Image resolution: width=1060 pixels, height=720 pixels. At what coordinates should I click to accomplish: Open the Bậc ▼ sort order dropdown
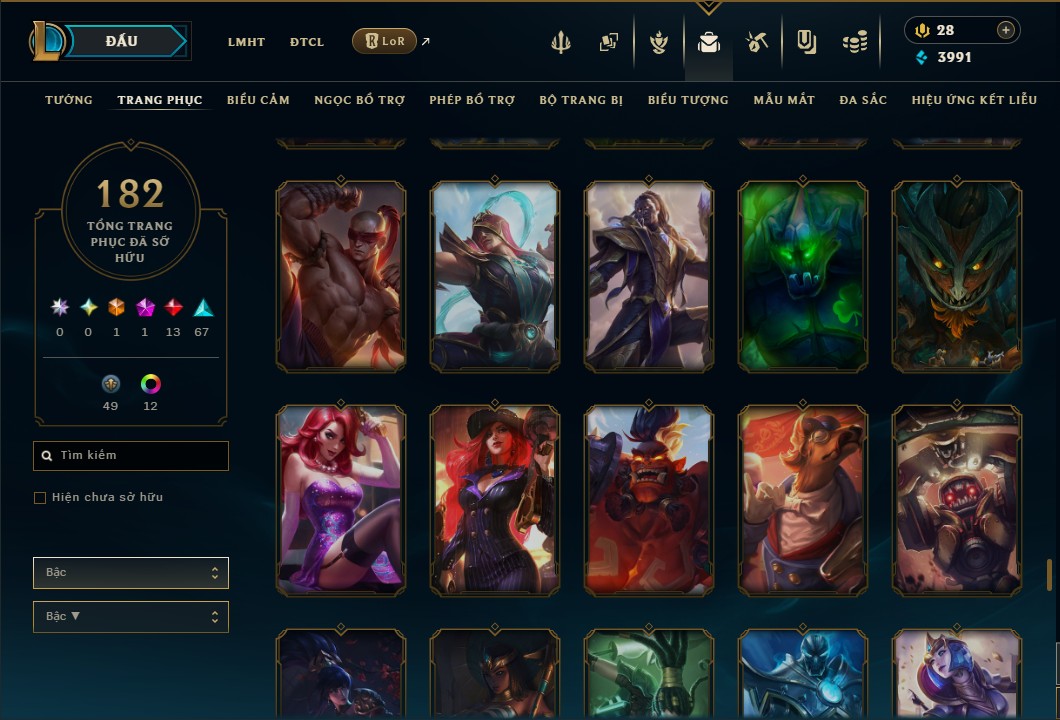(x=131, y=617)
